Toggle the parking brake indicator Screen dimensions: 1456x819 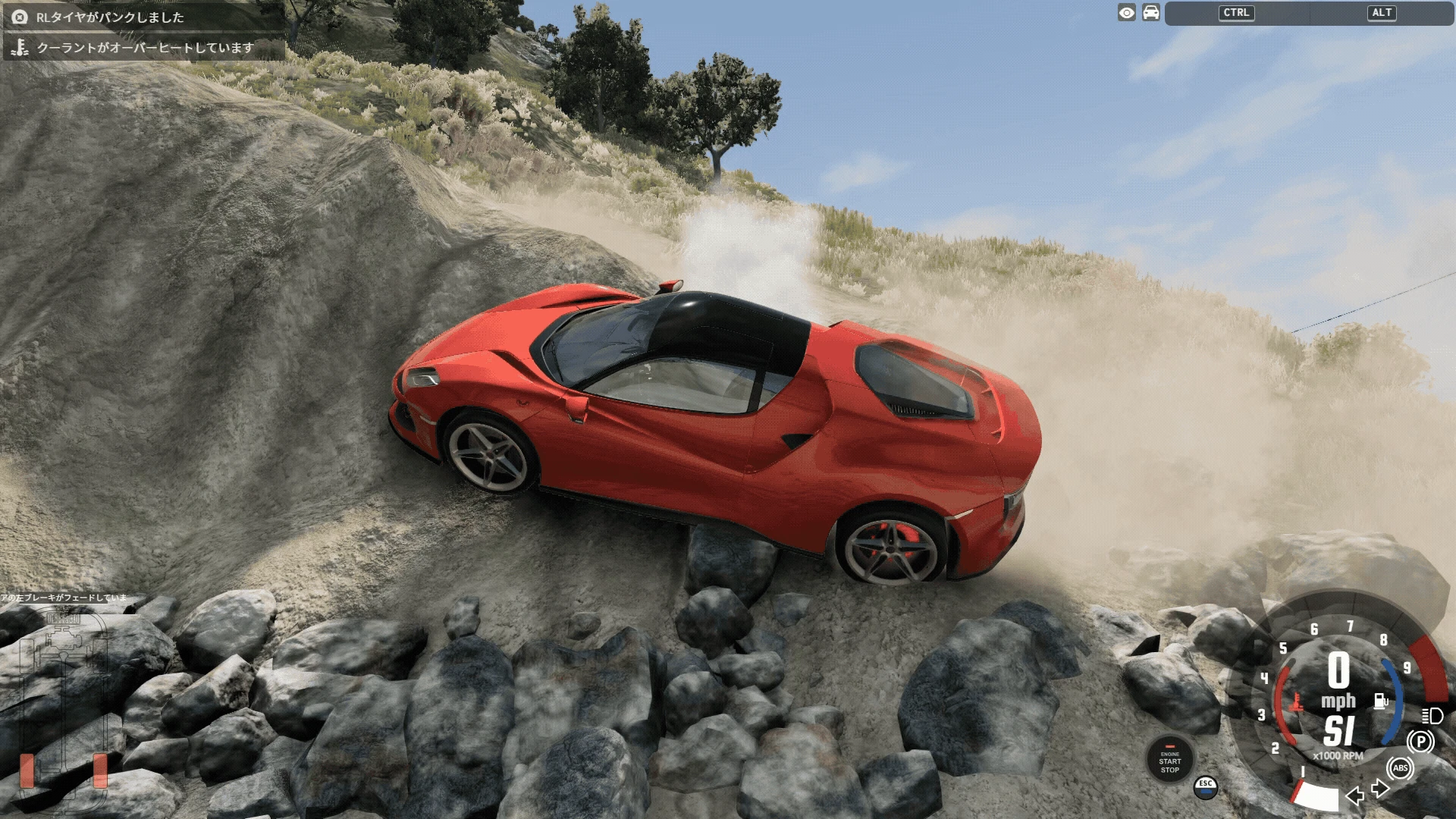click(1420, 741)
